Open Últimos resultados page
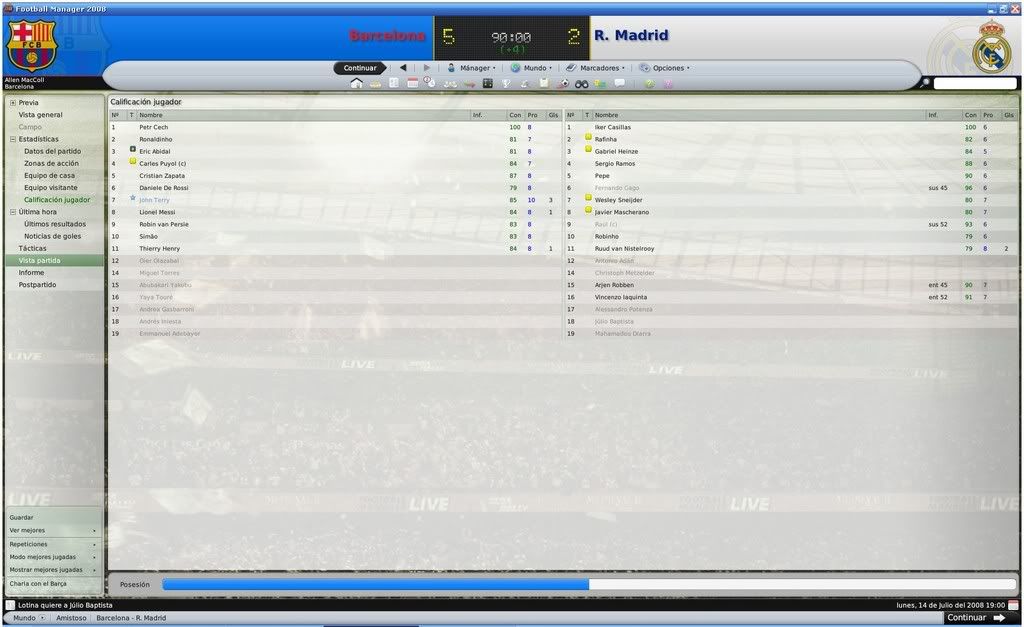1024x627 pixels. [x=51, y=224]
